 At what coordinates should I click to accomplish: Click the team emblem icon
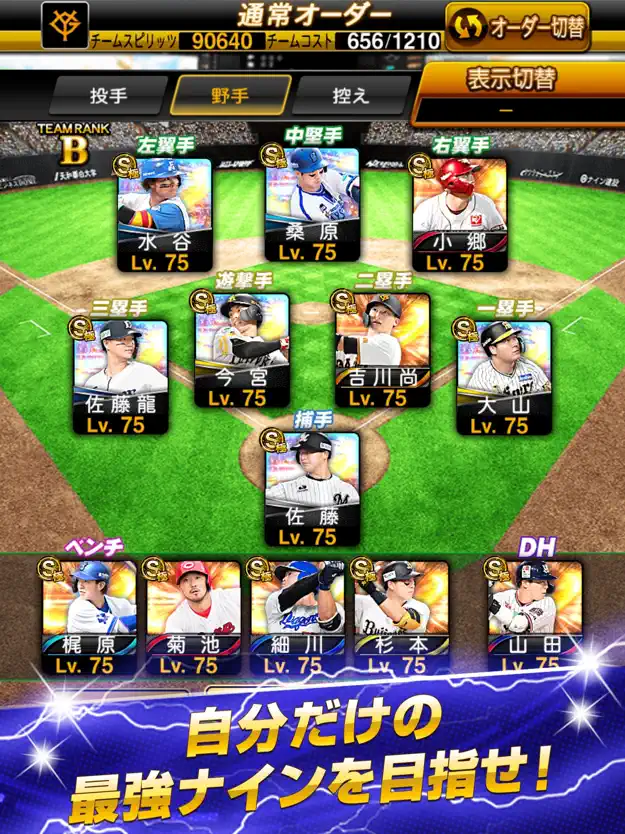65,27
